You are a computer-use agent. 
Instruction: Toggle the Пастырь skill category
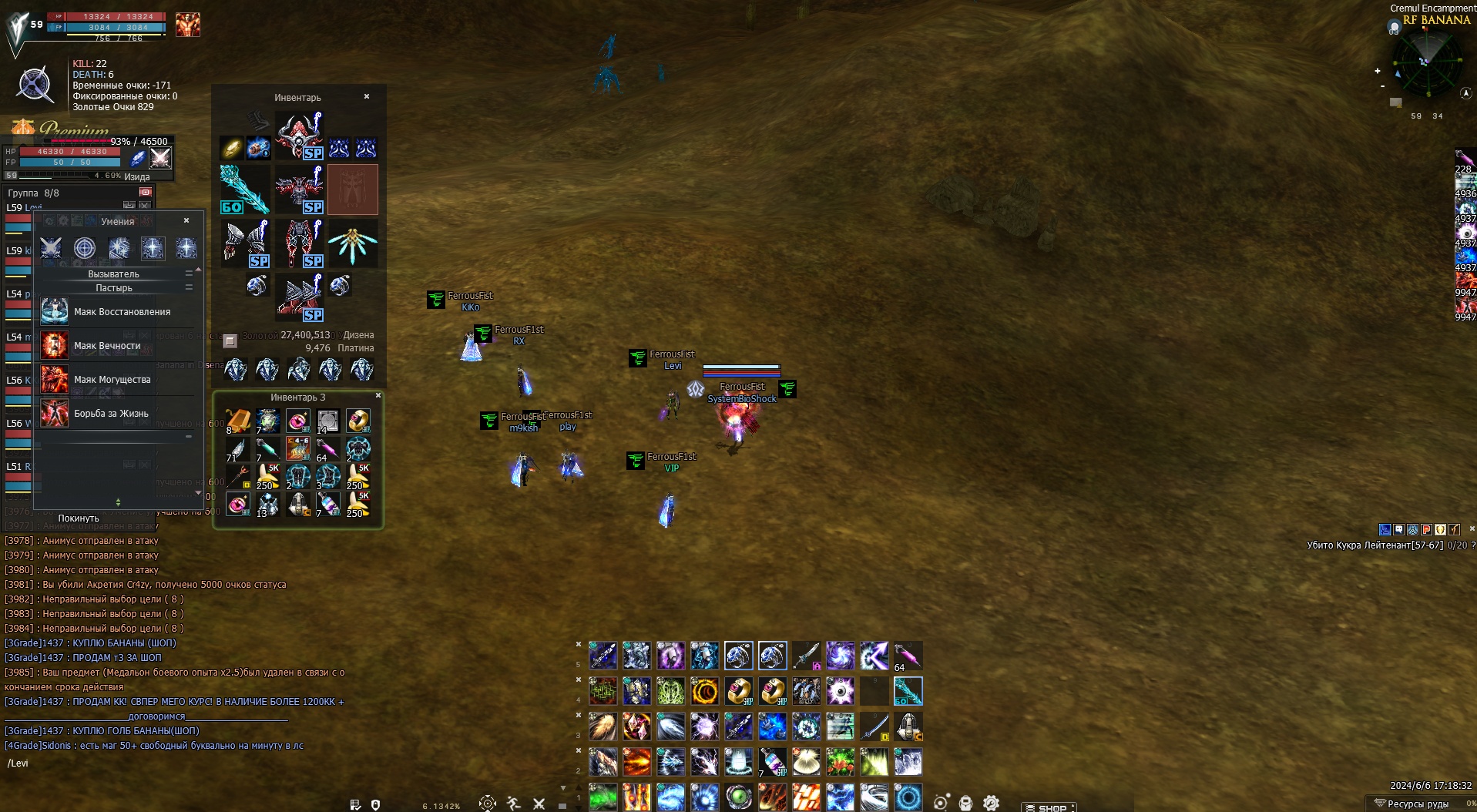[x=189, y=287]
